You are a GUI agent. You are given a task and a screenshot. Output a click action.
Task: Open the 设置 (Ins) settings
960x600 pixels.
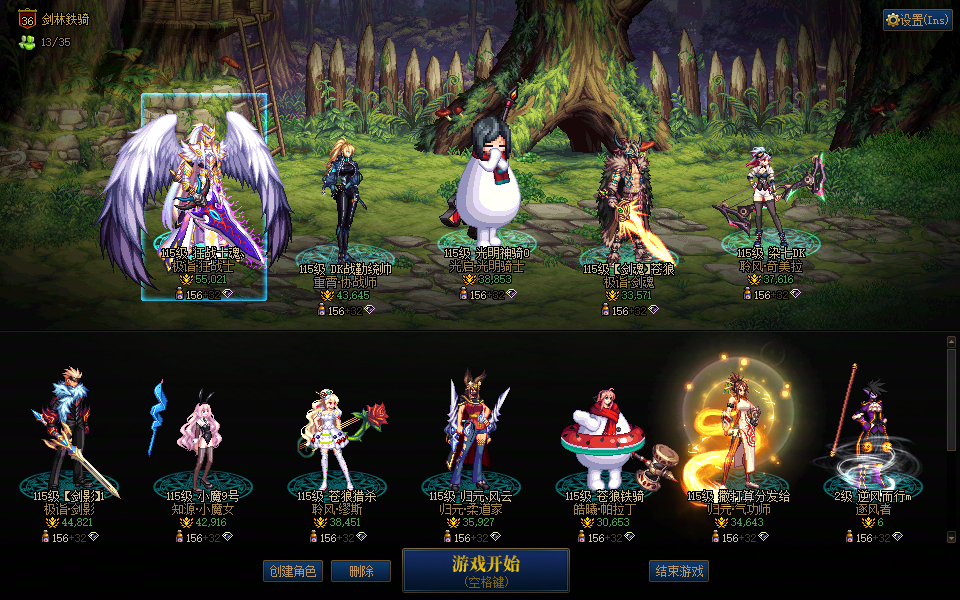917,20
